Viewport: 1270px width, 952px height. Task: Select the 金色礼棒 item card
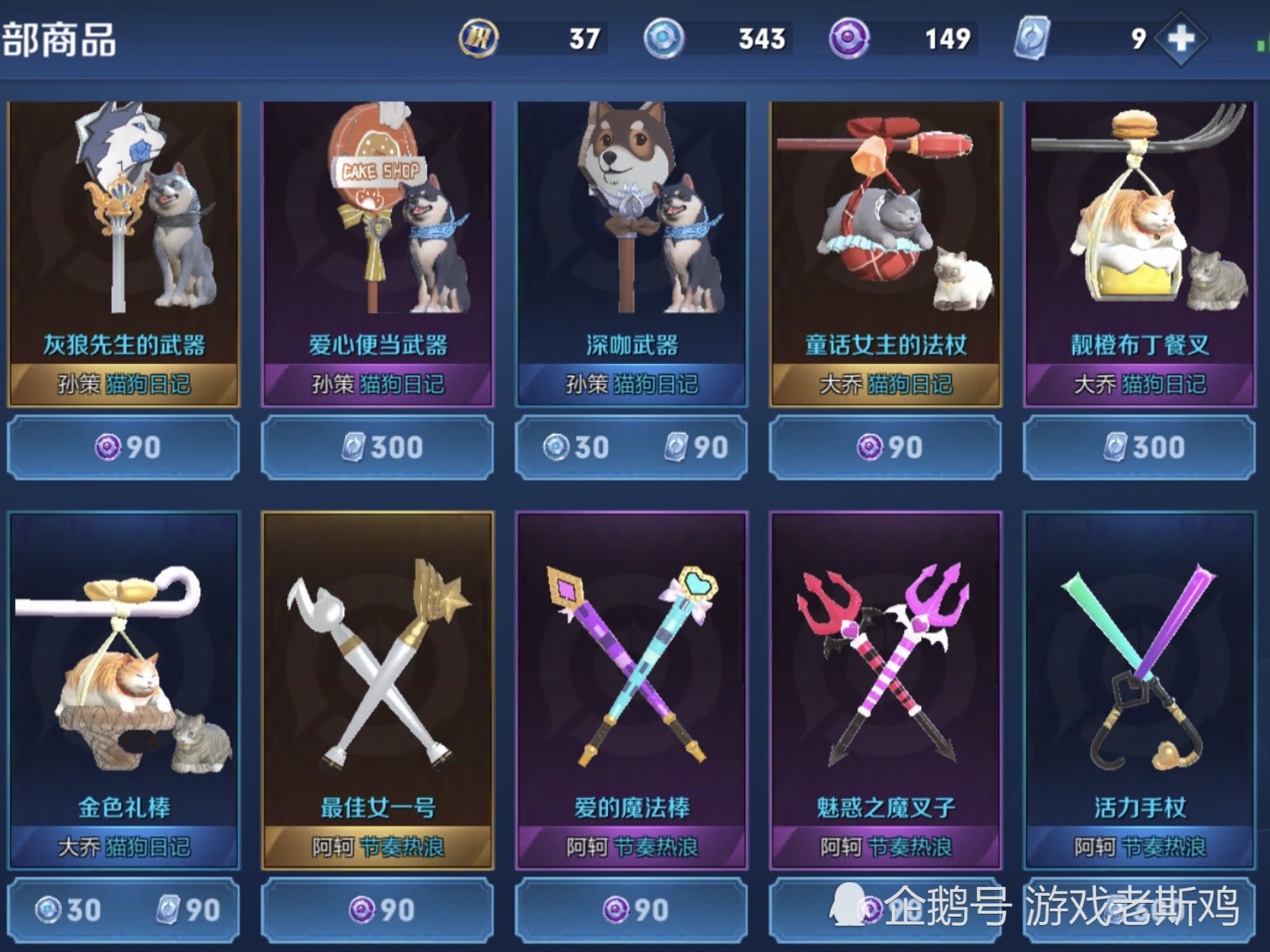click(123, 690)
